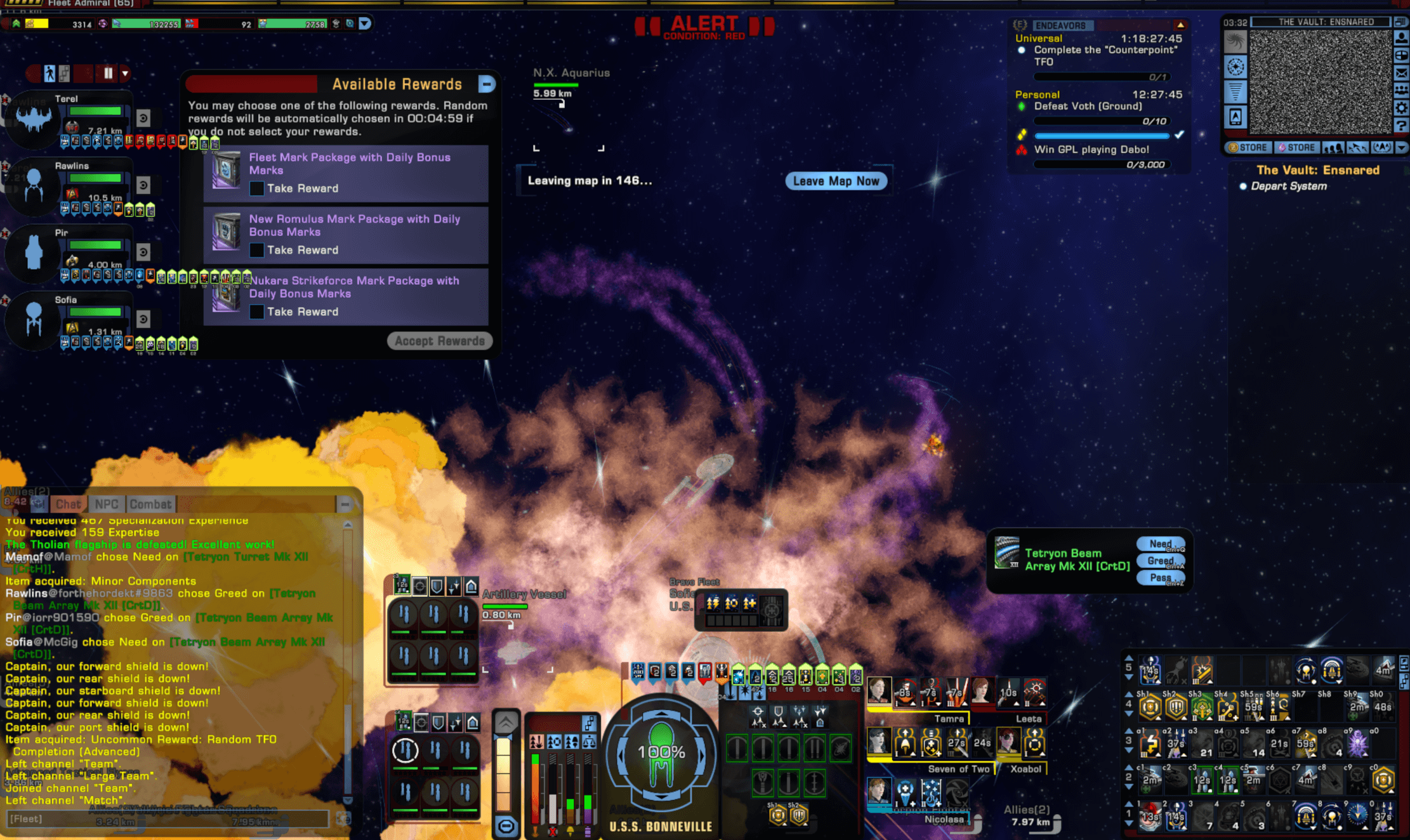Select team member Sofia's portrait
Image resolution: width=1410 pixels, height=840 pixels.
(34, 322)
